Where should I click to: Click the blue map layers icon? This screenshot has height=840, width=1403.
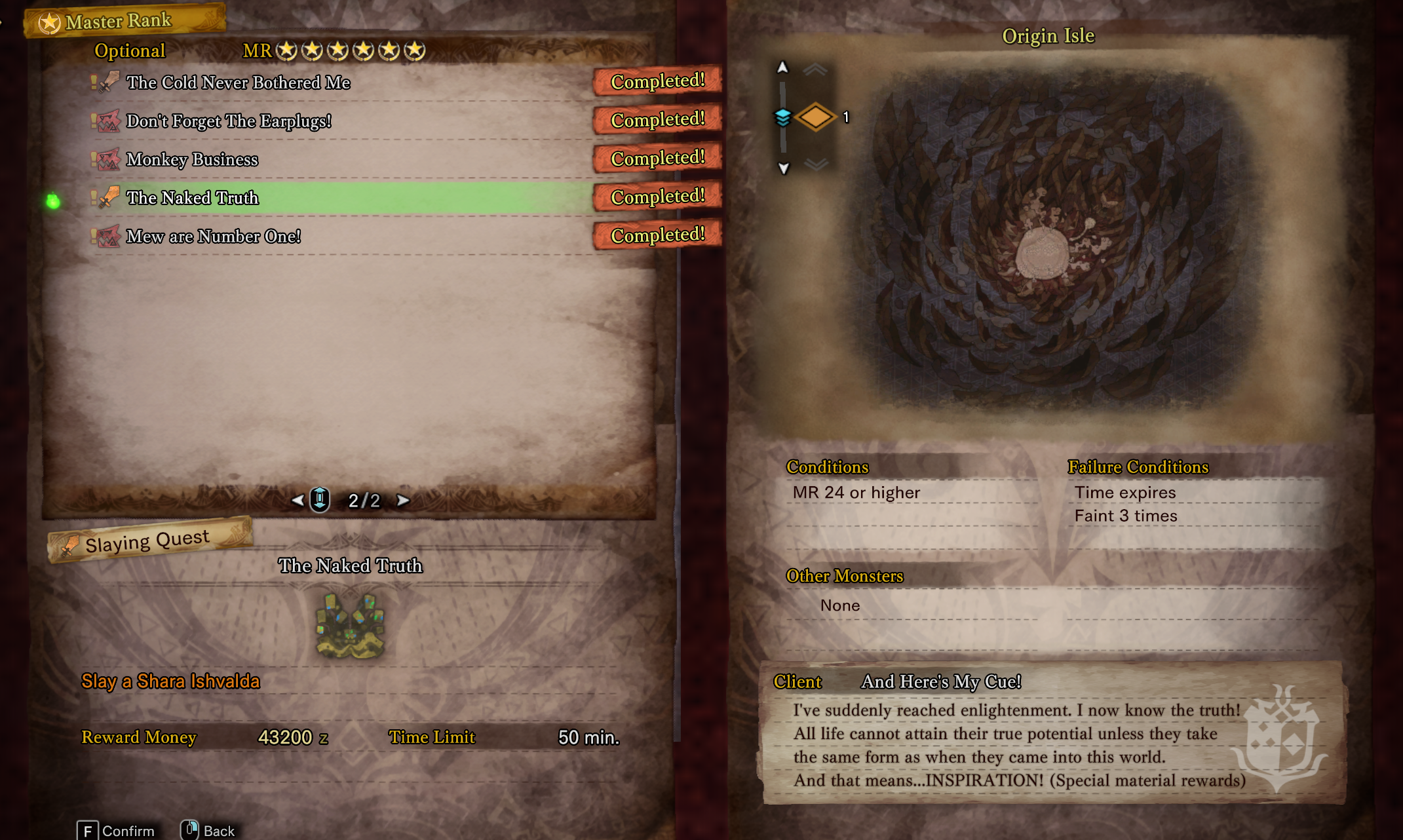(782, 117)
